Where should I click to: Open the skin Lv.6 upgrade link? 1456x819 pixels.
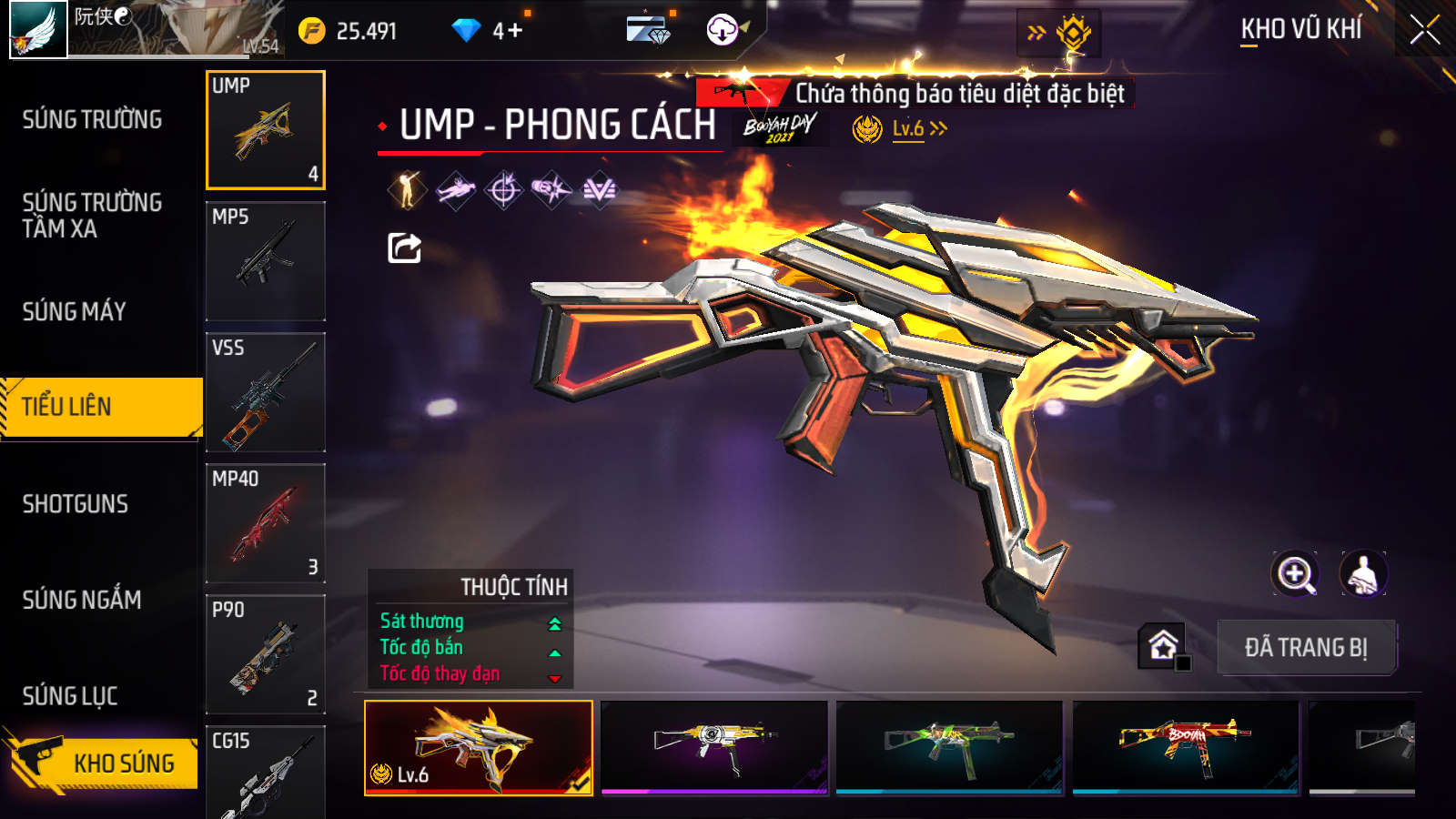coord(918,129)
